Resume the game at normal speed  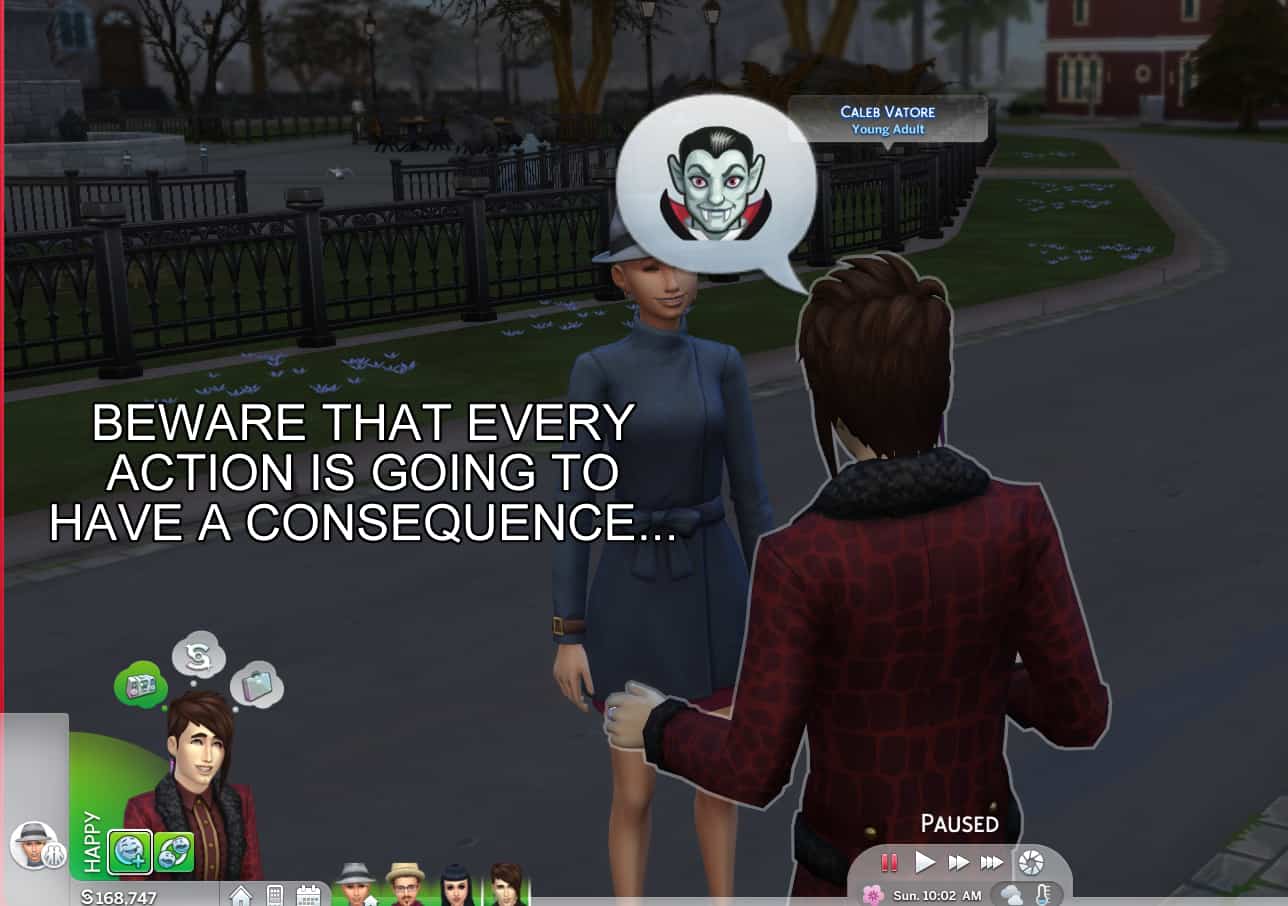925,862
